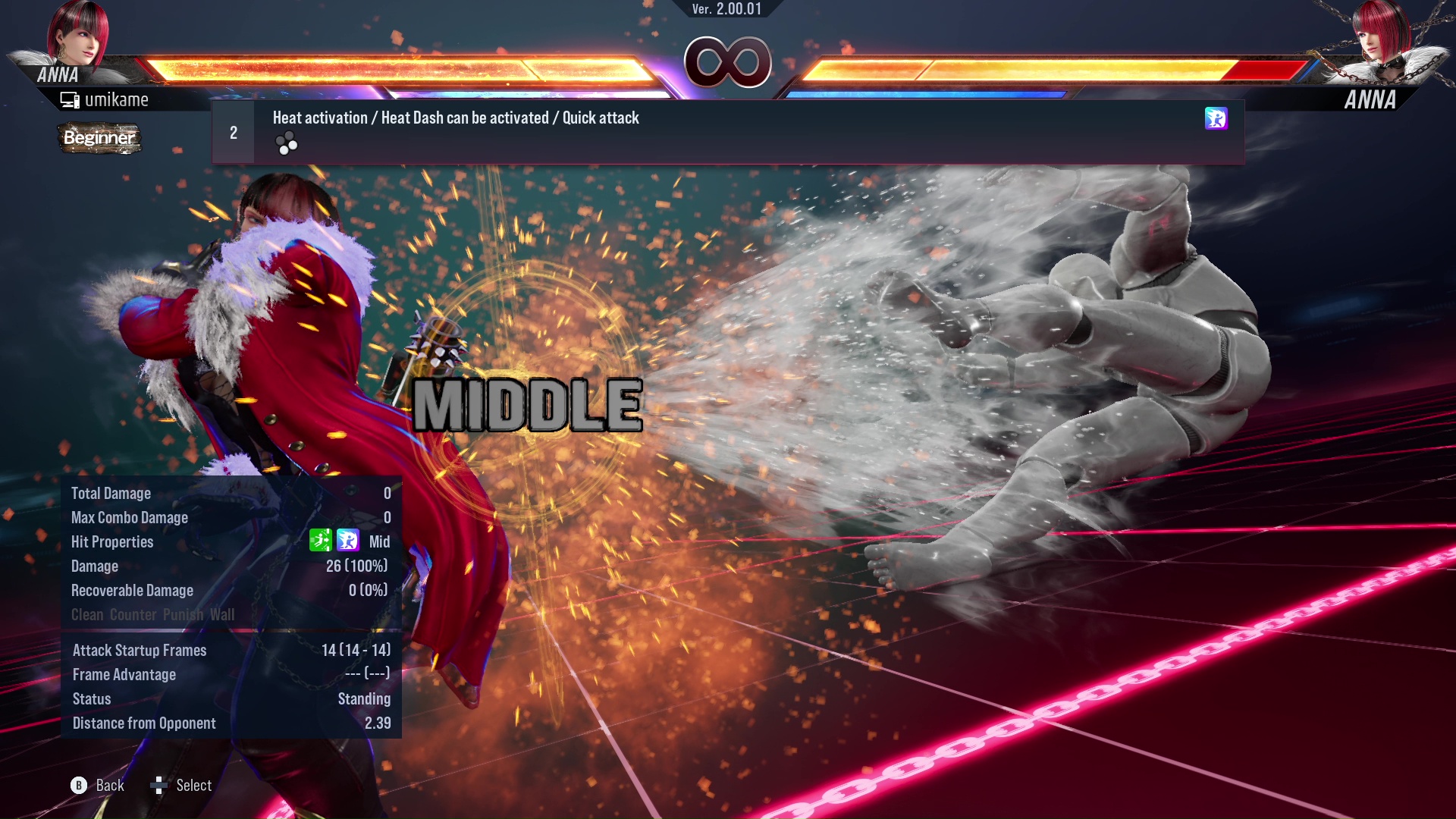
Task: Click the spectator monitor icon beside umikame
Action: coord(69,99)
